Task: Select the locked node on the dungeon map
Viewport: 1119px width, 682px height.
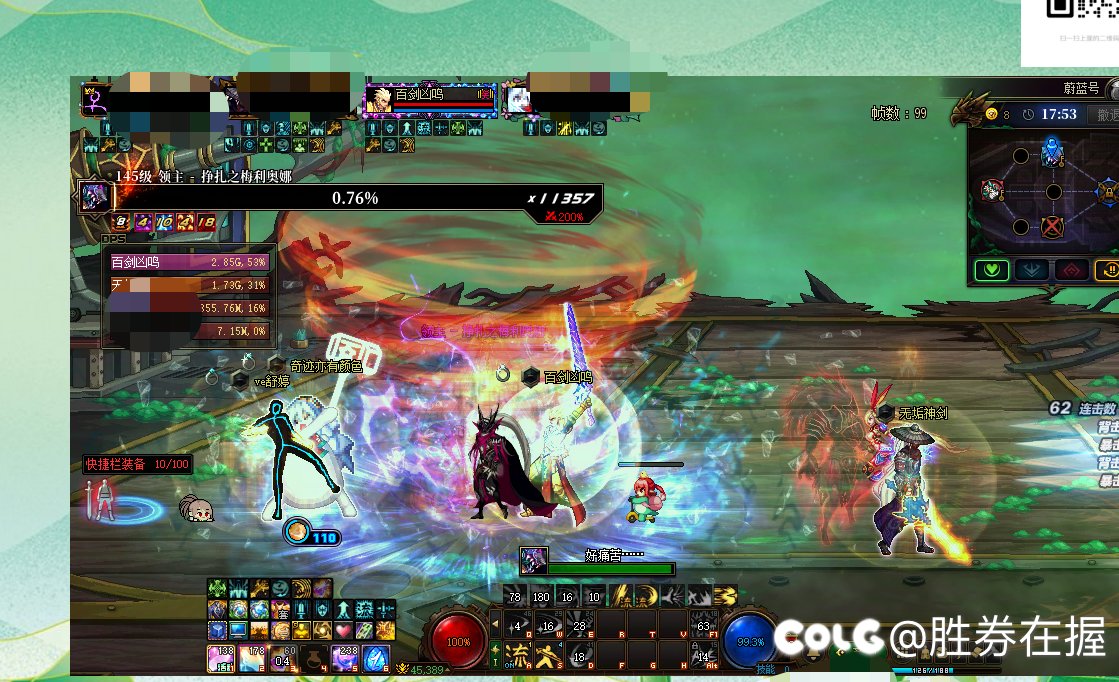Action: (x=1108, y=190)
